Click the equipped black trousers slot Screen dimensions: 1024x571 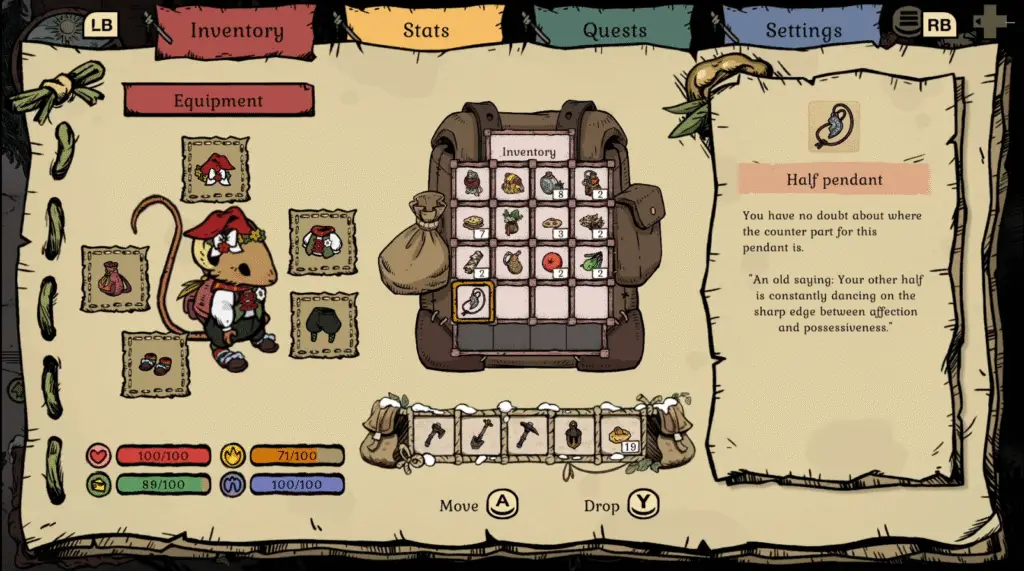[323, 324]
